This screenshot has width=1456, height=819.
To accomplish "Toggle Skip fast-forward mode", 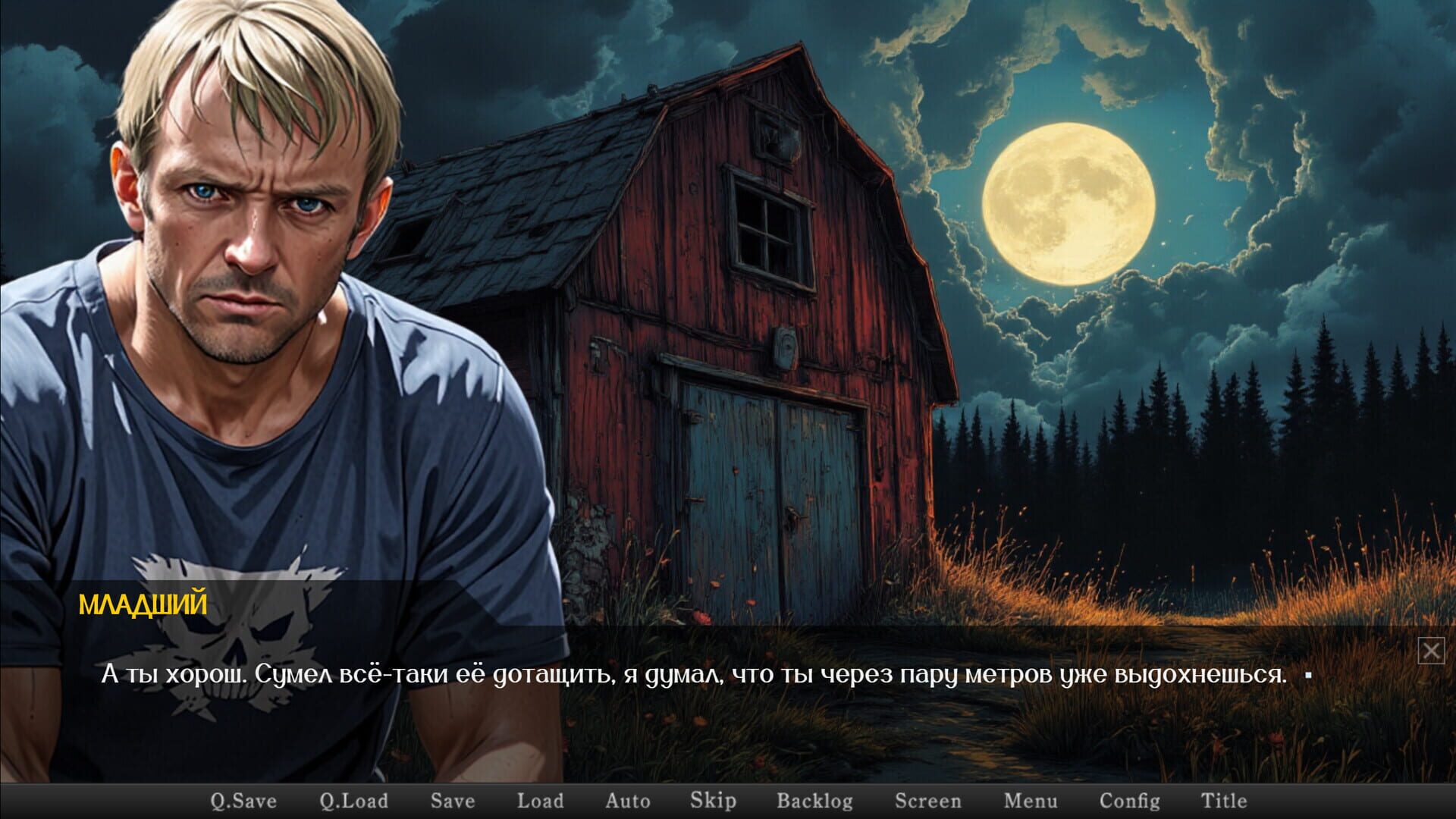I will point(713,800).
